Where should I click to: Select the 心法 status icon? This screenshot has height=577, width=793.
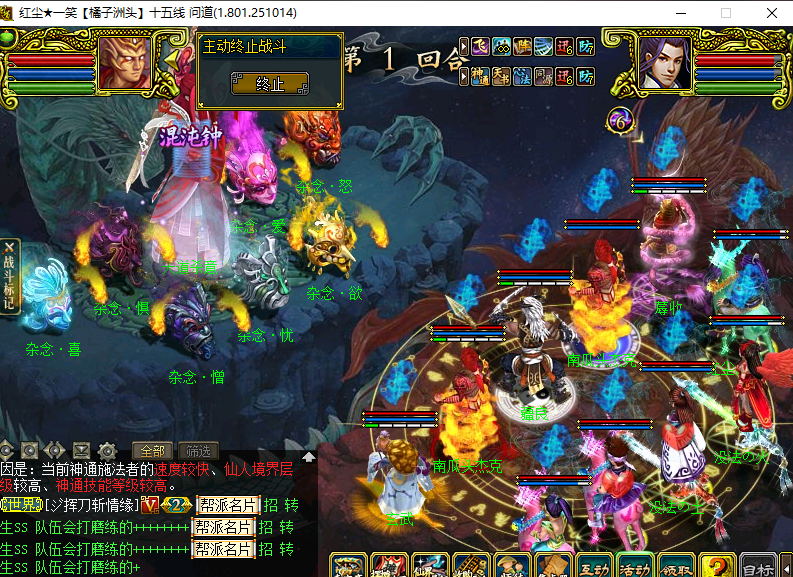(x=522, y=75)
